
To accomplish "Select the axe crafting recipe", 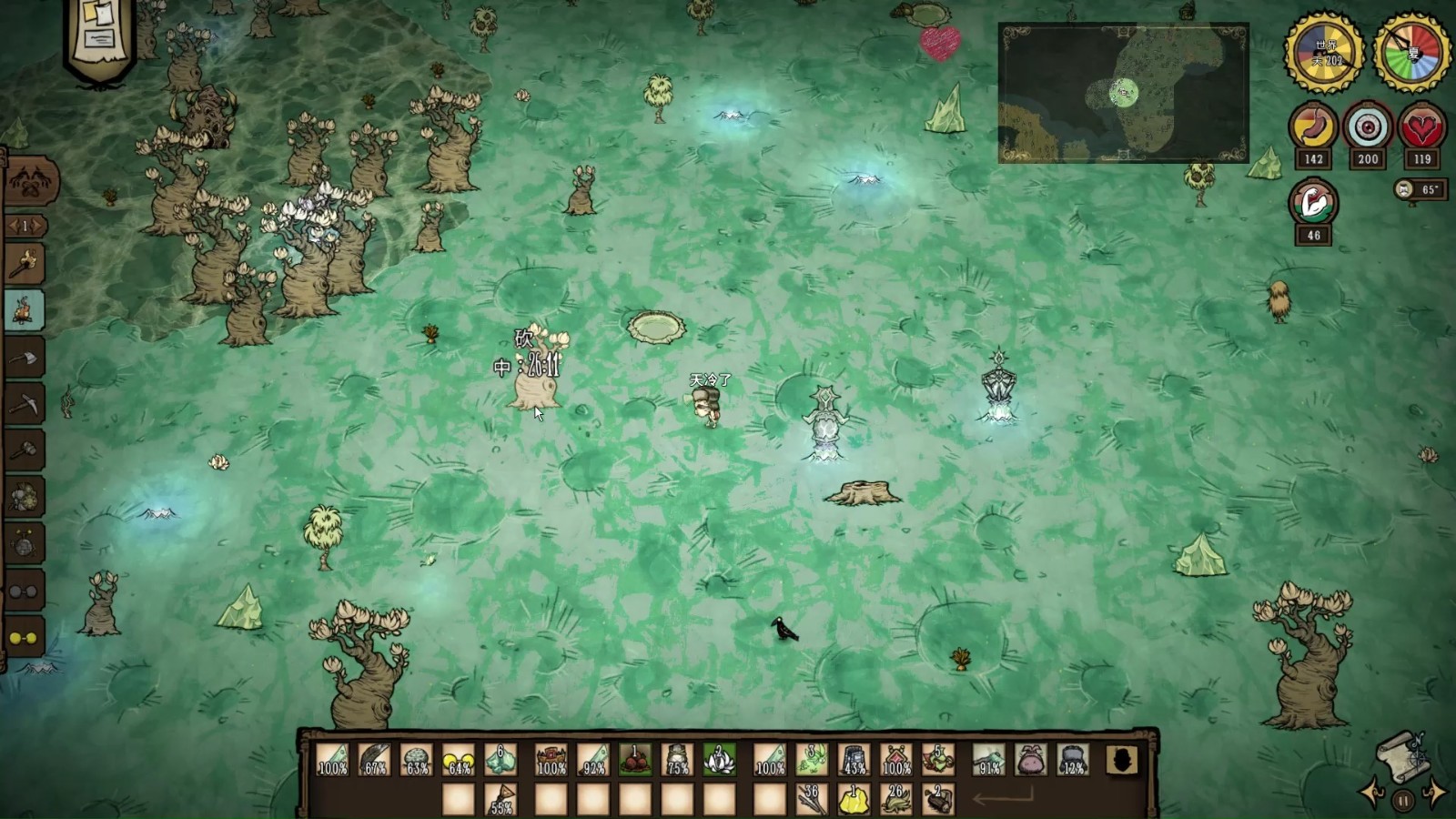I will pyautogui.click(x=25, y=358).
